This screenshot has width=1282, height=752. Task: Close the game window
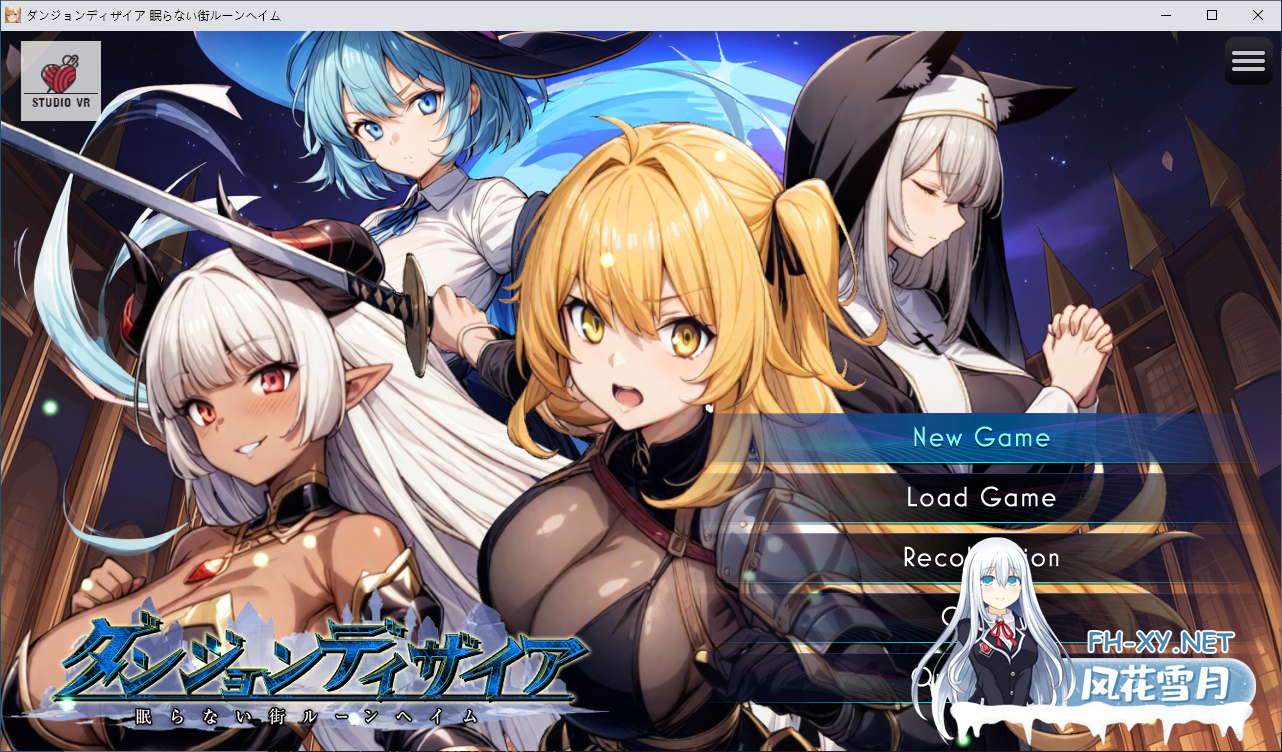[x=1257, y=15]
